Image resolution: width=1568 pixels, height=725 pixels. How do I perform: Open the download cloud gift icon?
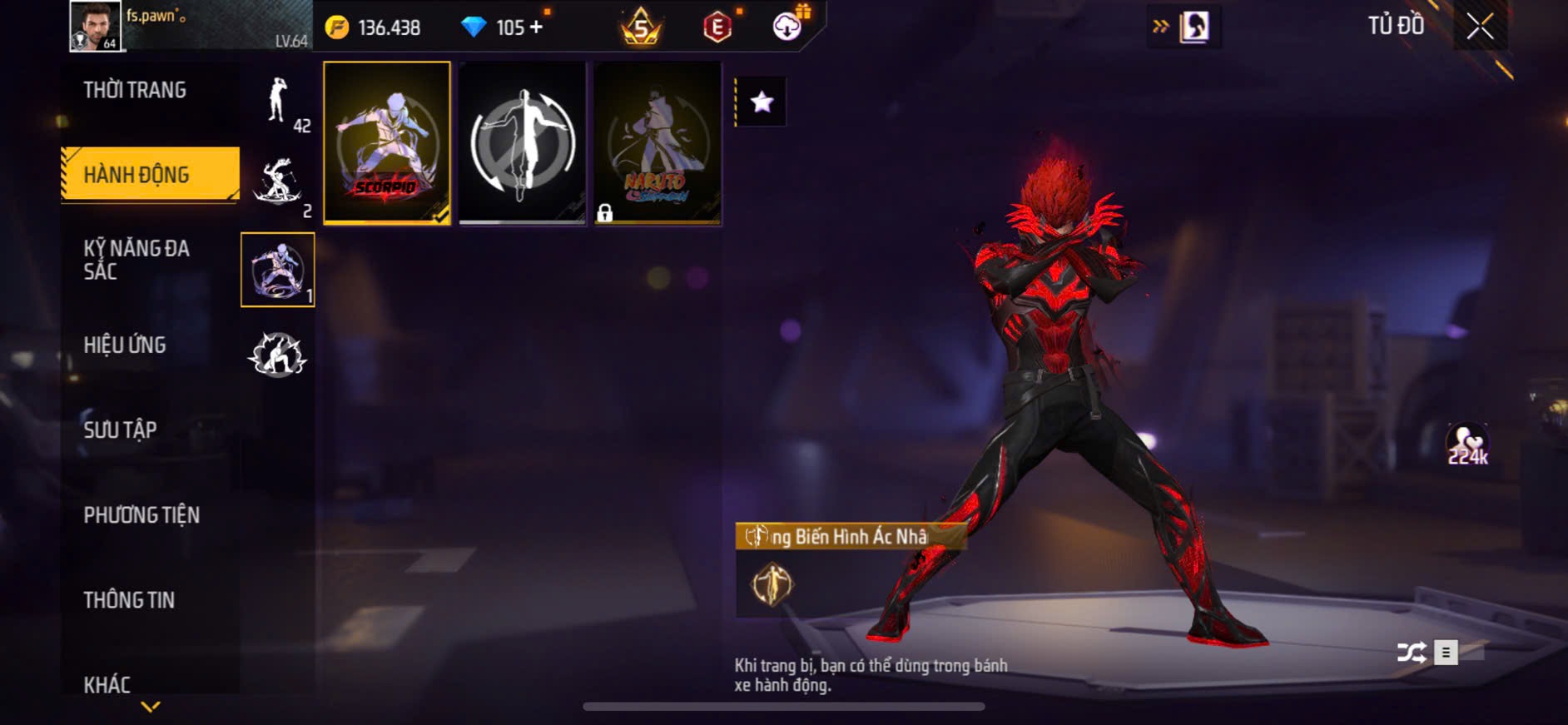[x=787, y=26]
